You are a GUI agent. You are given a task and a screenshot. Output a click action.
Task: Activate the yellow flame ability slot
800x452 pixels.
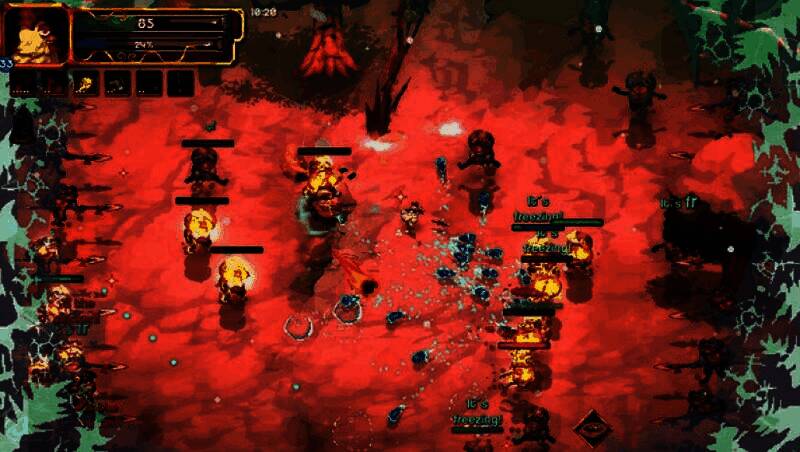coord(87,84)
